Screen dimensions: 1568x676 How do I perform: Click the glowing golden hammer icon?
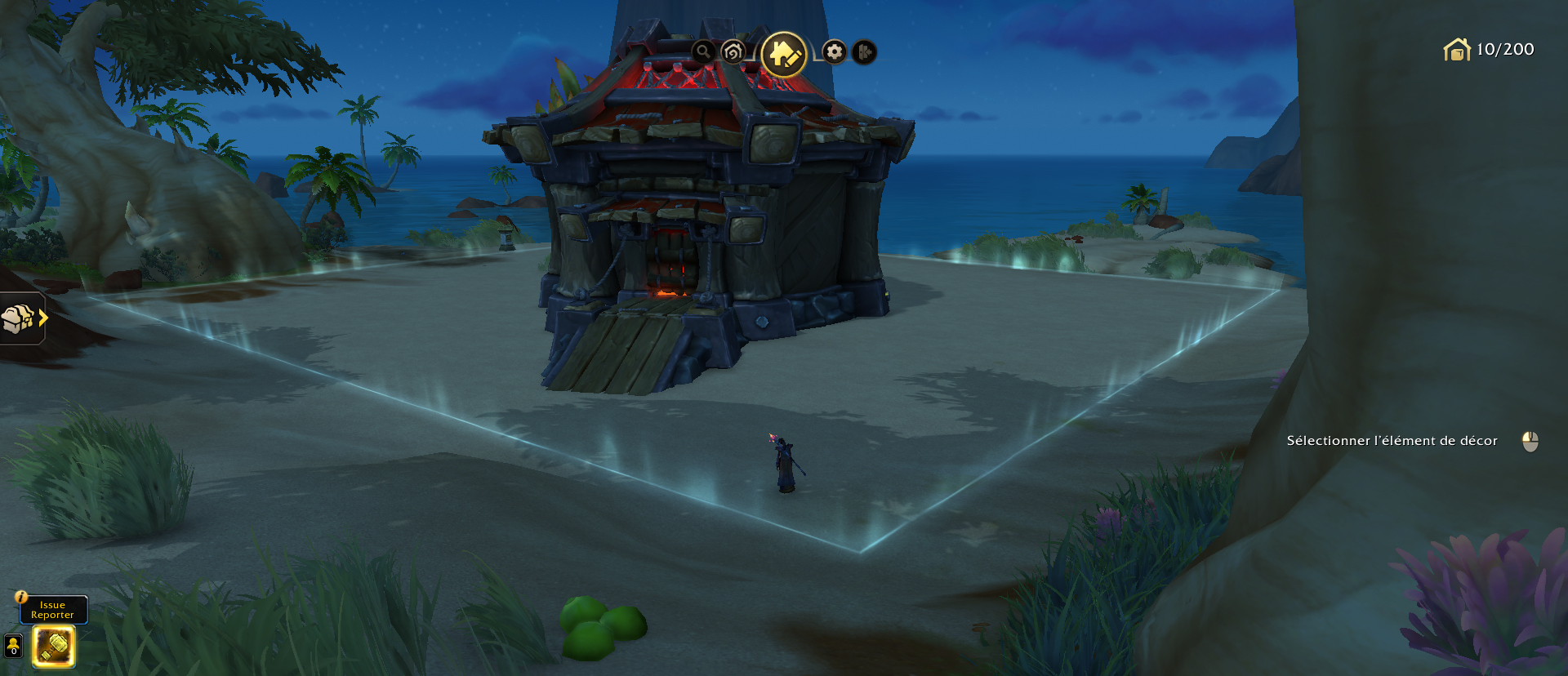pos(54,647)
